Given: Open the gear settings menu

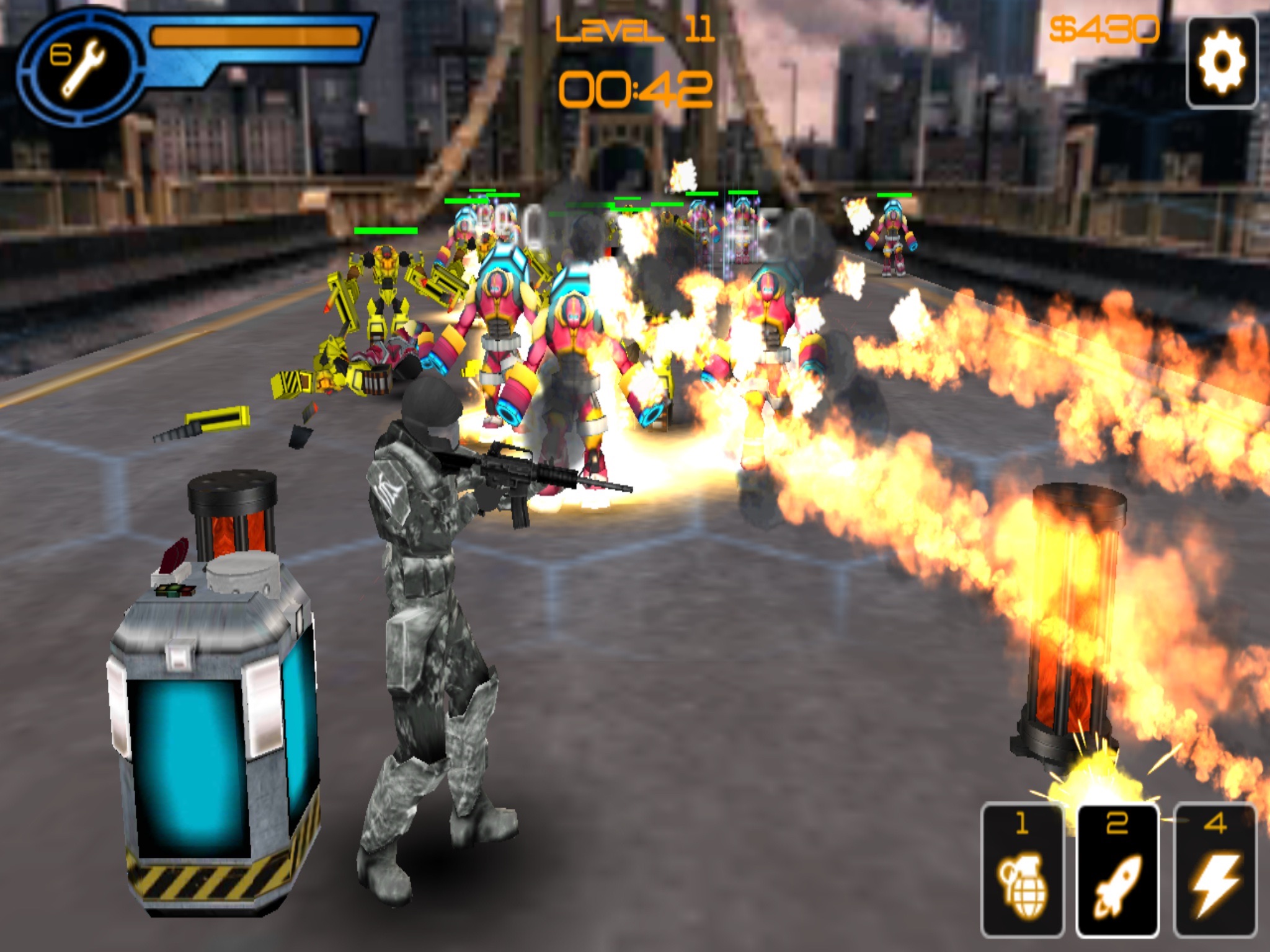Looking at the screenshot, I should [1221, 62].
